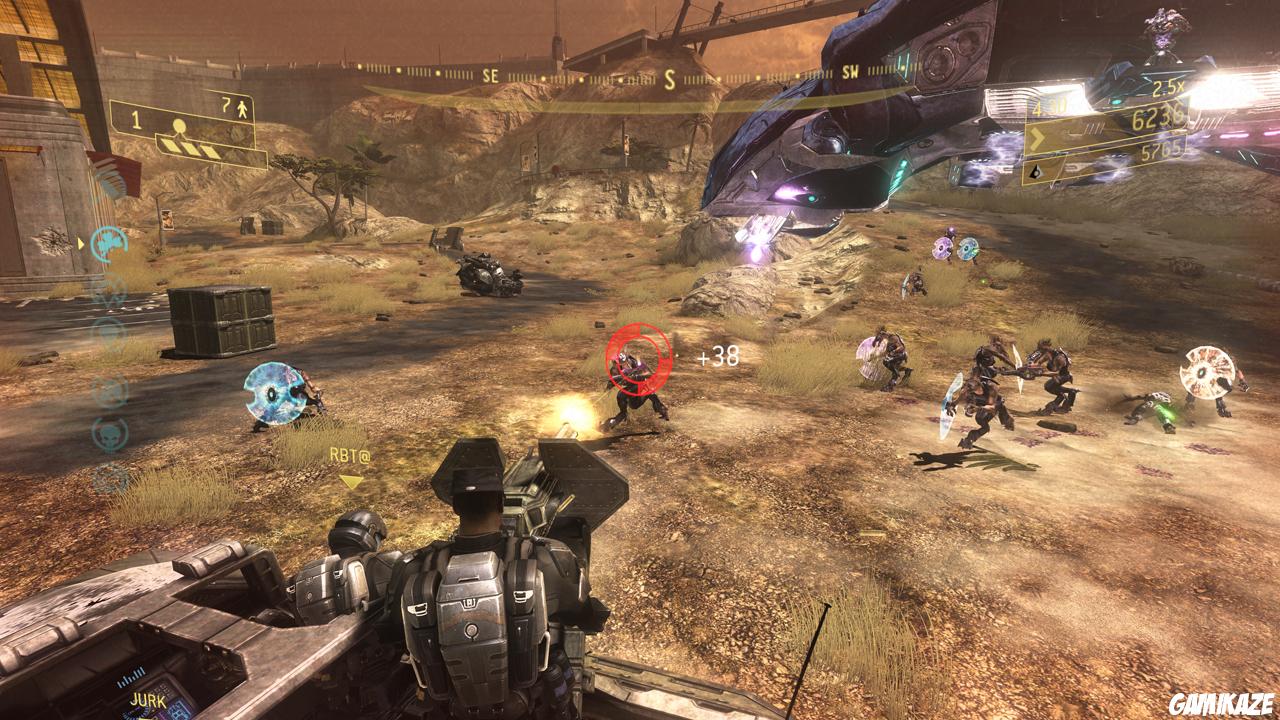Click the ranger emblem icon below the score panel
This screenshot has width=1280, height=720.
[x=1037, y=172]
